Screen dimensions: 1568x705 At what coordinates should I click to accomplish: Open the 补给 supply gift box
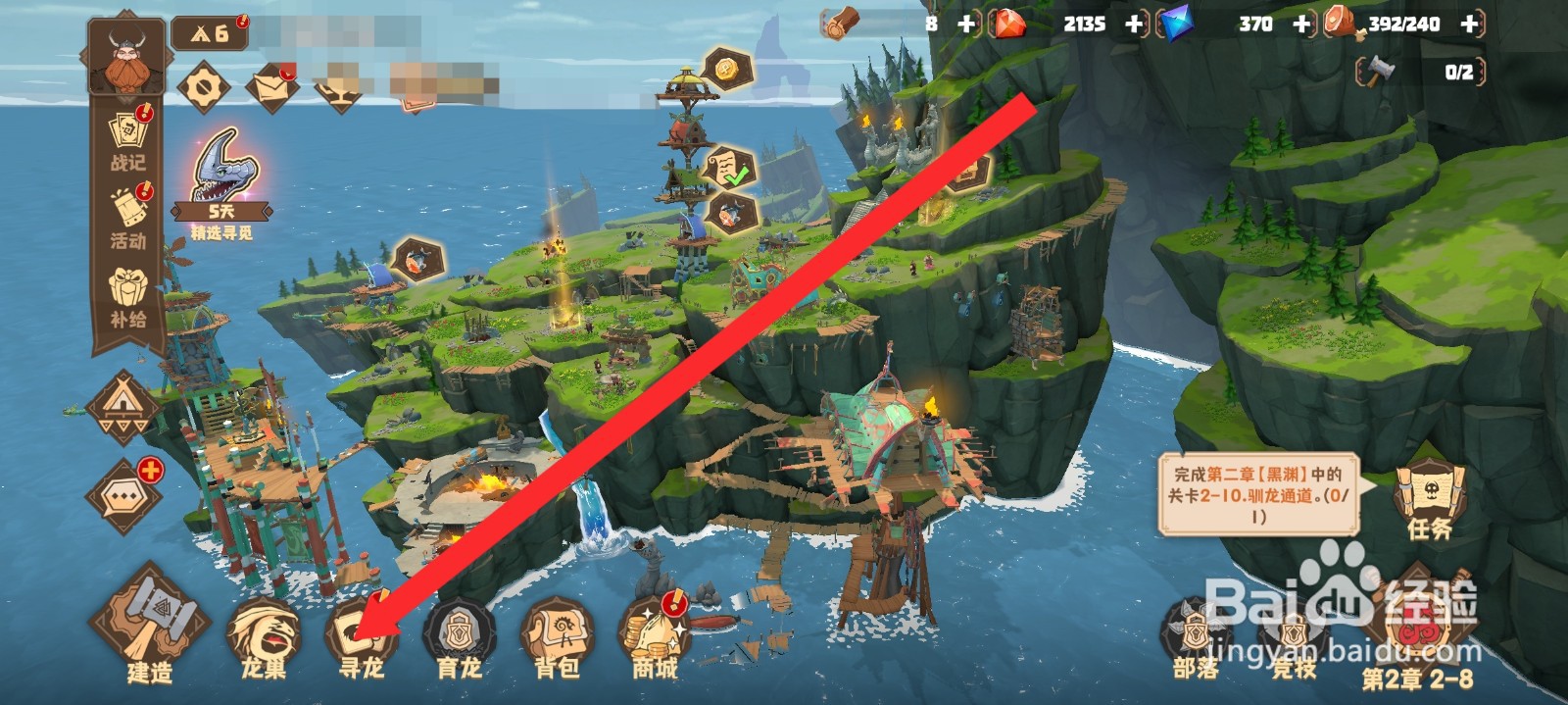point(128,297)
